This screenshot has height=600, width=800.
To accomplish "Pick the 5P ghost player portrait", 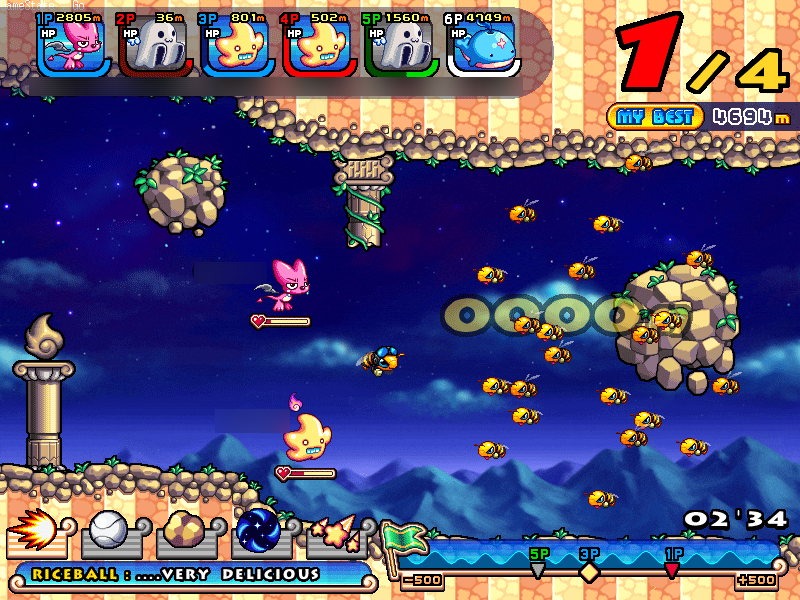I will (x=401, y=46).
